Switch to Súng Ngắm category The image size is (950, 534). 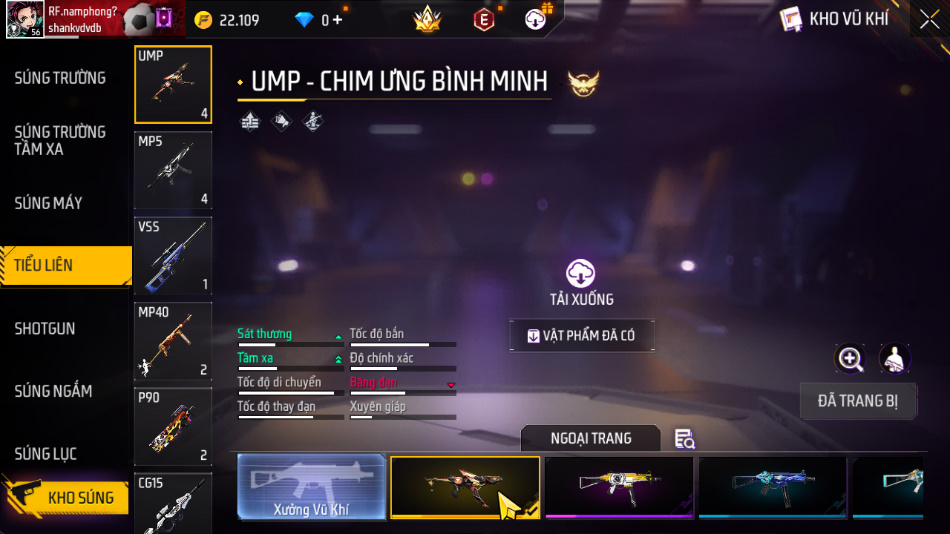coord(53,391)
